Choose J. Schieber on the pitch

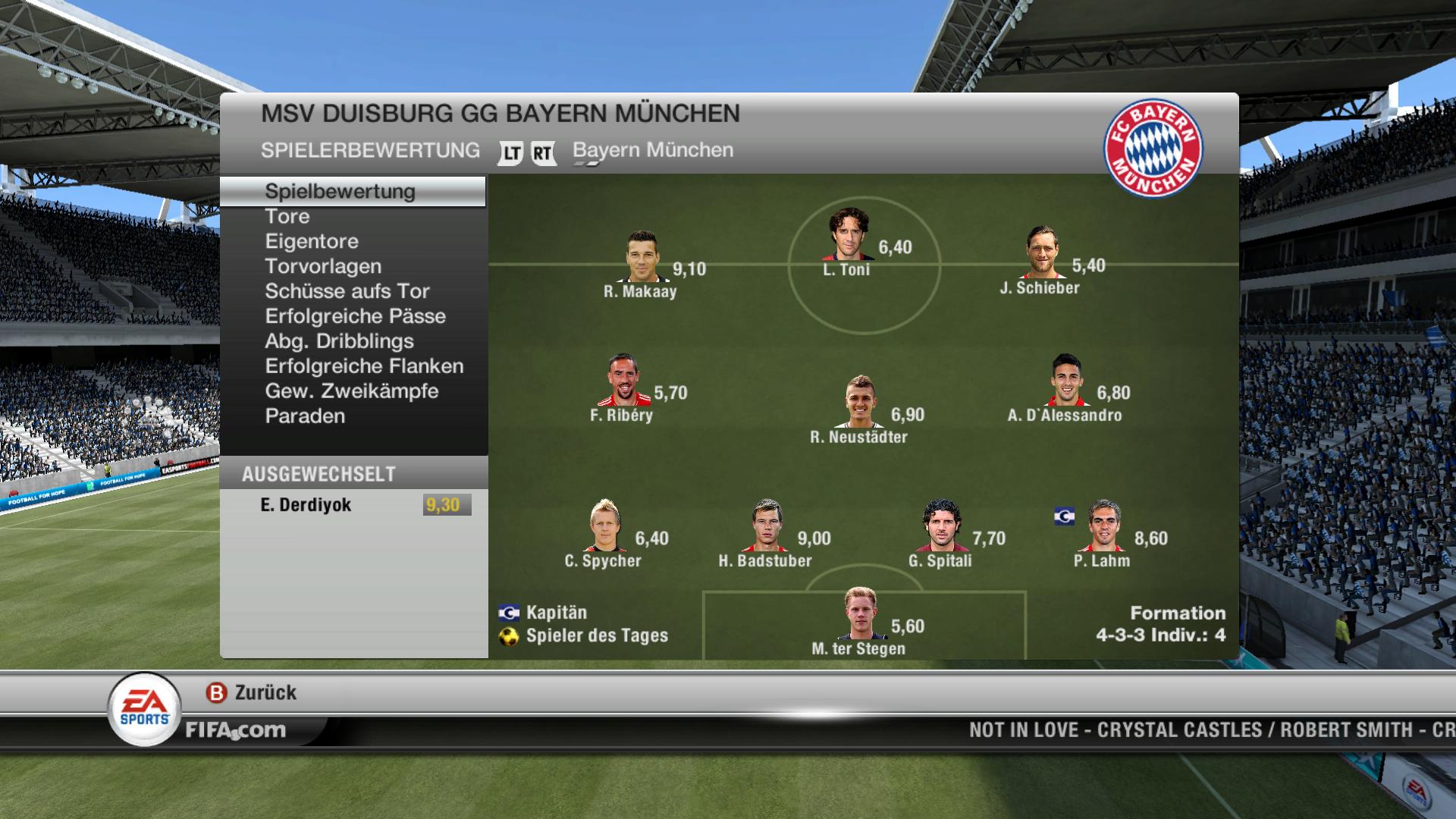click(1042, 253)
